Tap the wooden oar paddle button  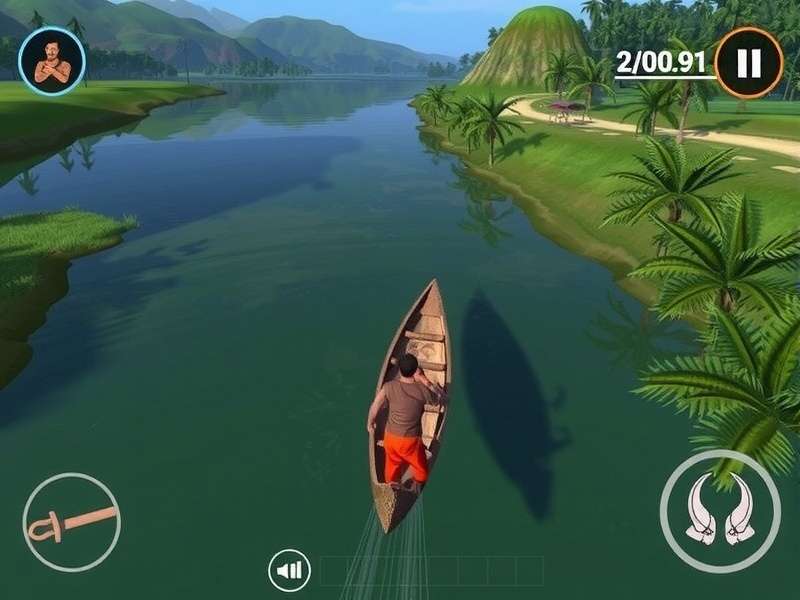point(71,522)
